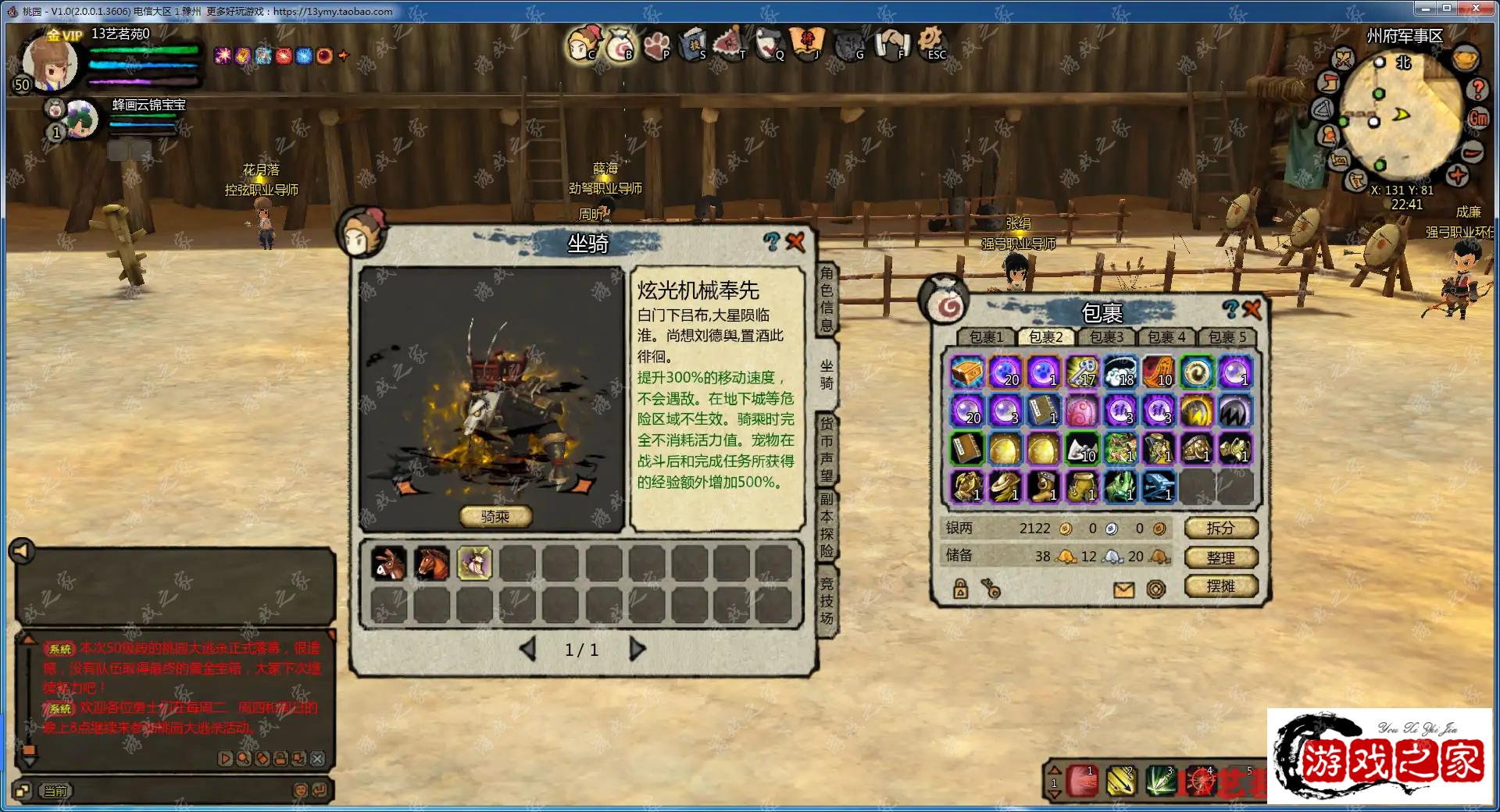Open the 包裹3 bag tab
The width and height of the screenshot is (1500, 812).
click(x=1106, y=337)
